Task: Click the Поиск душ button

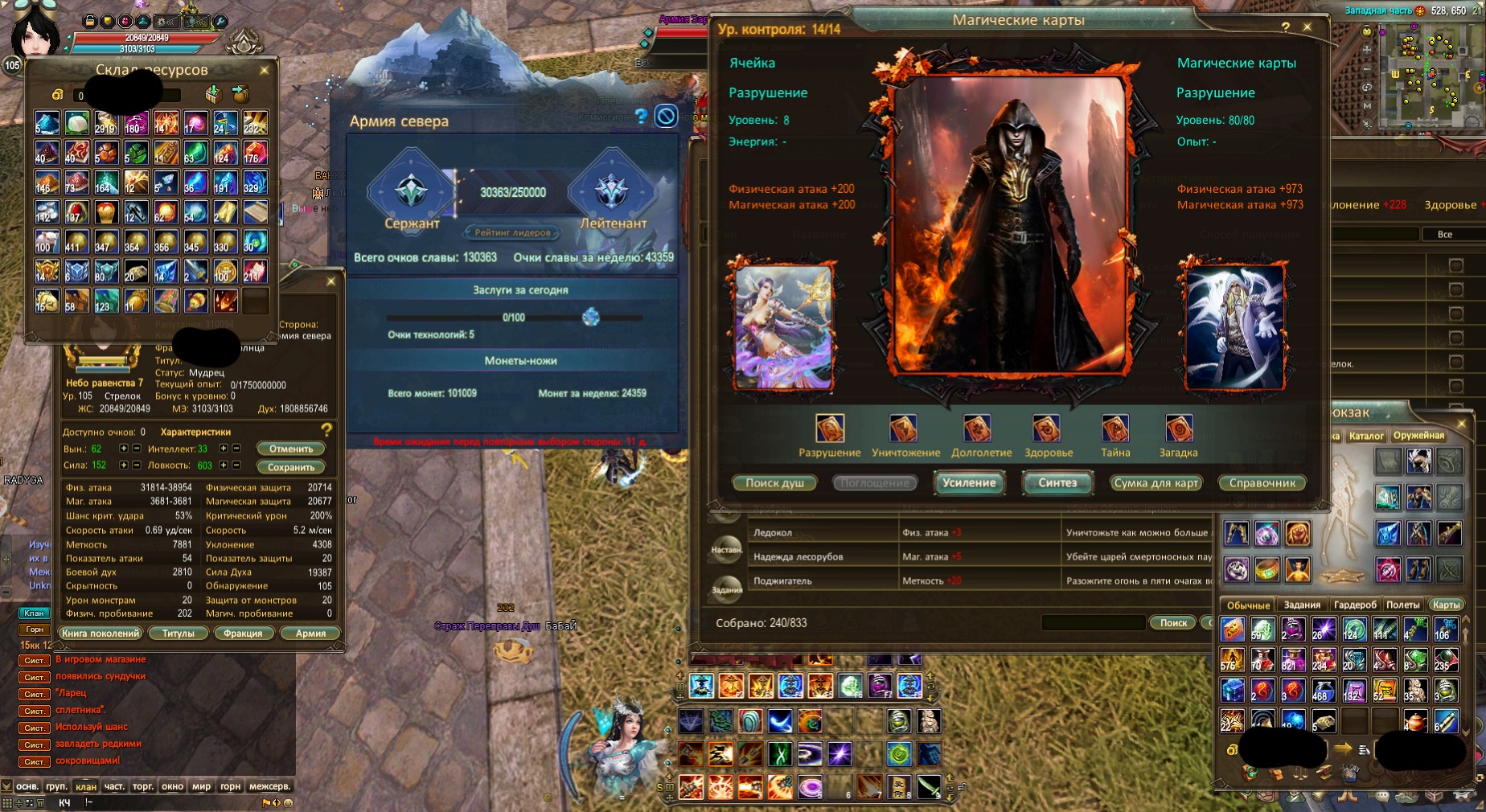Action: coord(774,483)
